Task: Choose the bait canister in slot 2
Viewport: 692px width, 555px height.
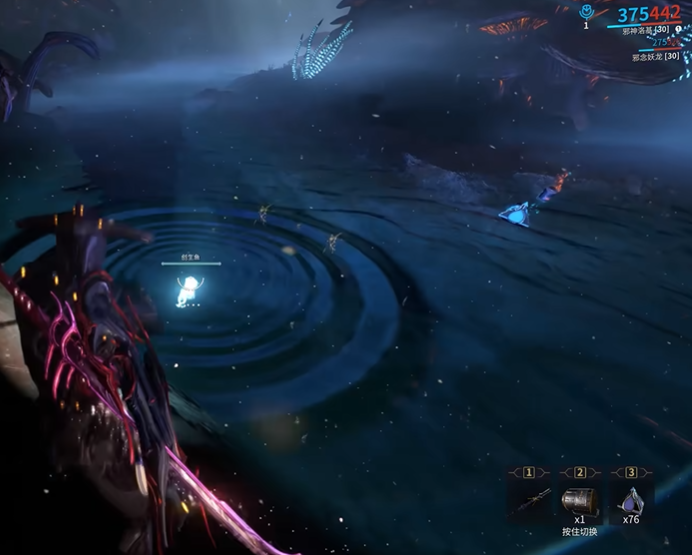Action: (579, 501)
